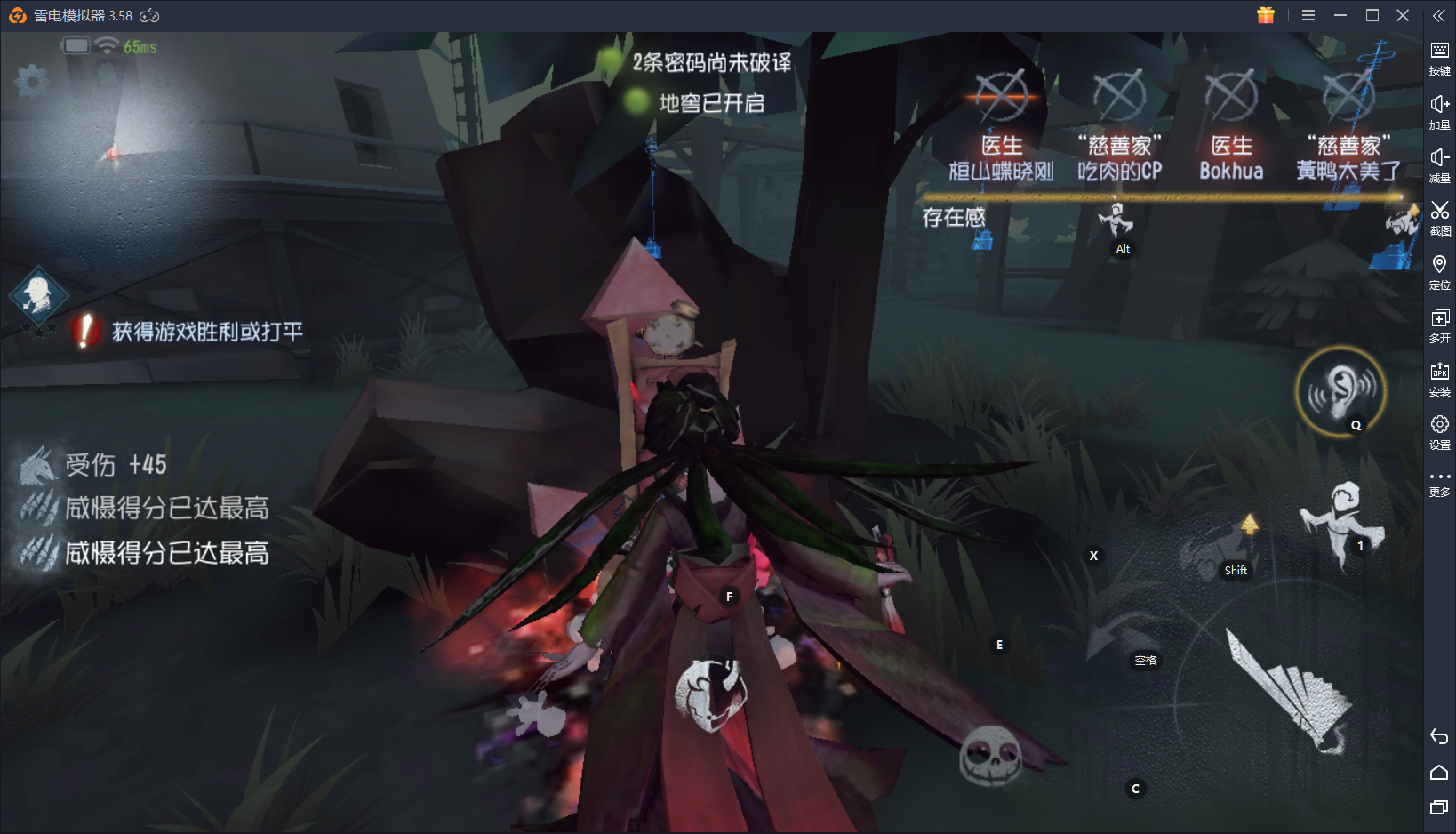Take a screenshot with the 截图 tool

pos(1440,218)
